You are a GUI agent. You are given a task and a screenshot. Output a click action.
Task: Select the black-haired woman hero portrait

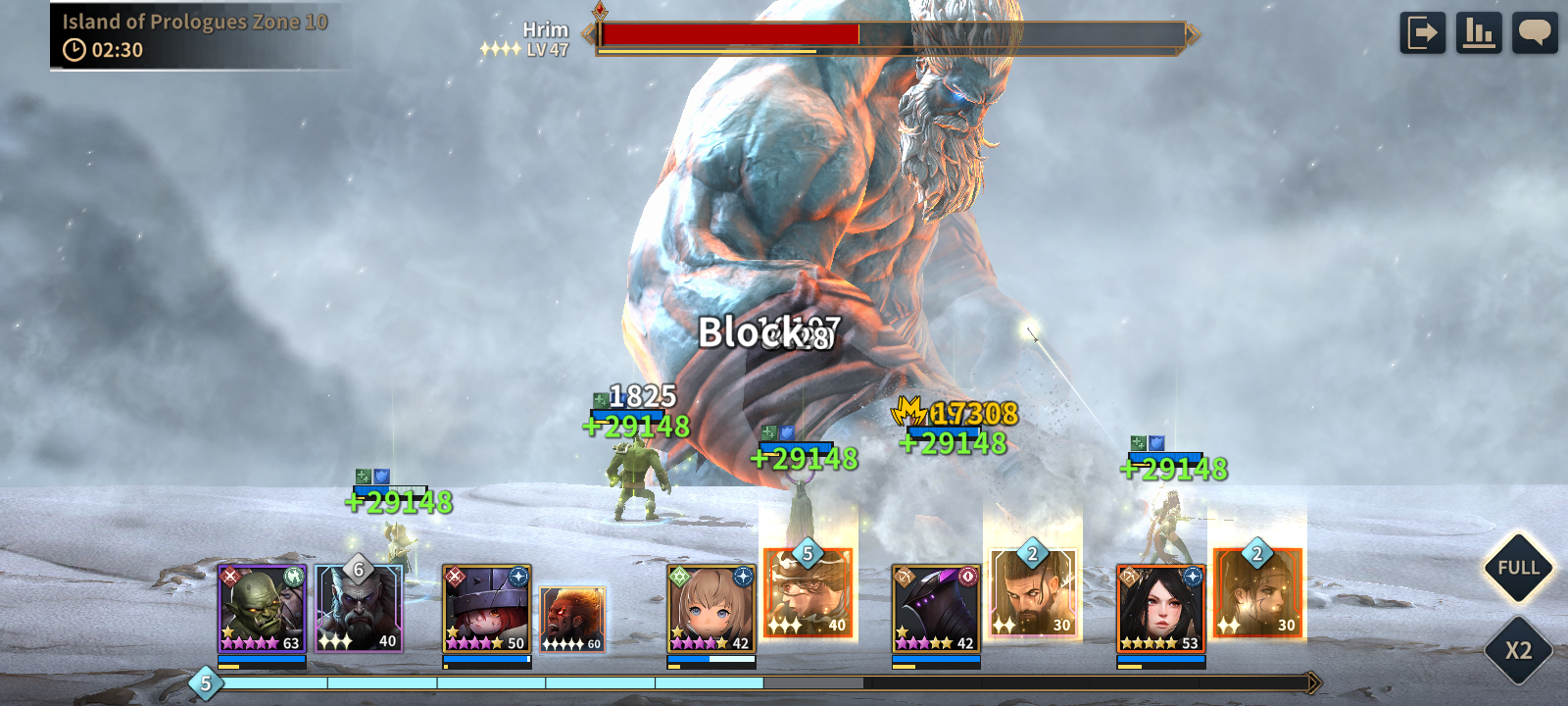1160,609
